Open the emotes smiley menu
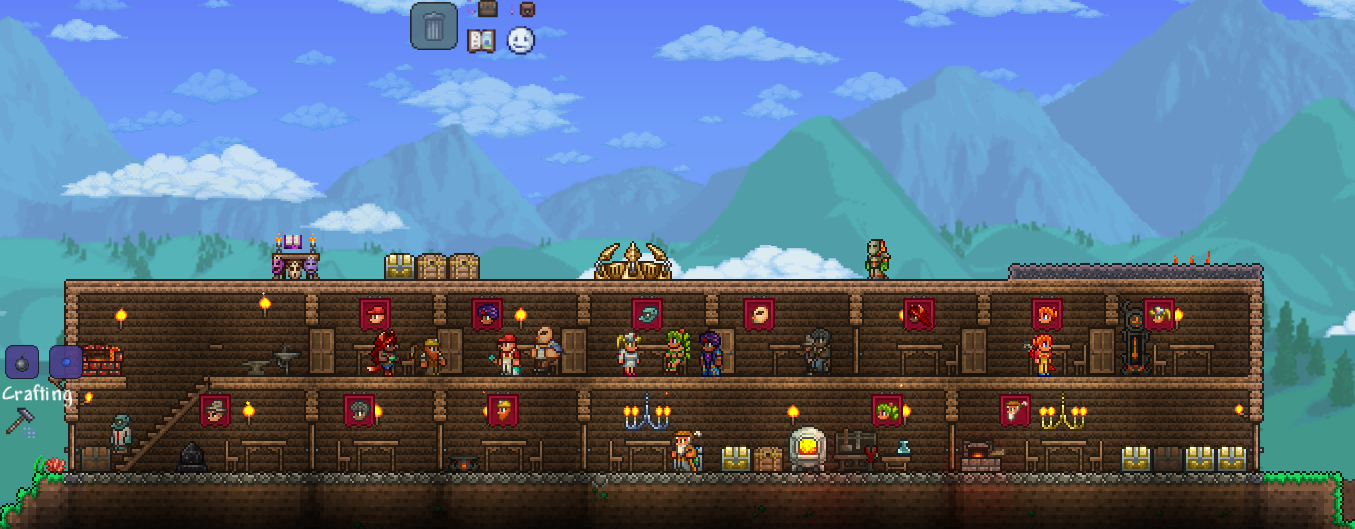Image resolution: width=1355 pixels, height=529 pixels. (x=520, y=40)
